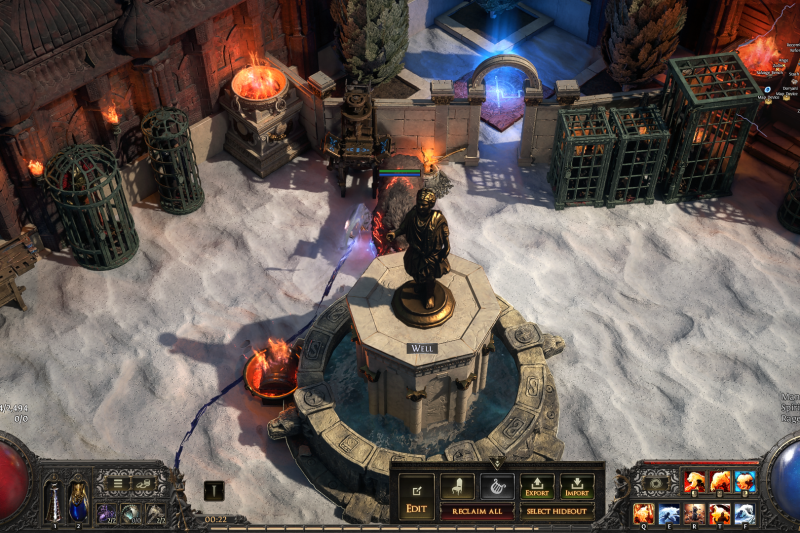Click the Select Hideout button
Viewport: 800px width, 533px height.
pyautogui.click(x=556, y=511)
